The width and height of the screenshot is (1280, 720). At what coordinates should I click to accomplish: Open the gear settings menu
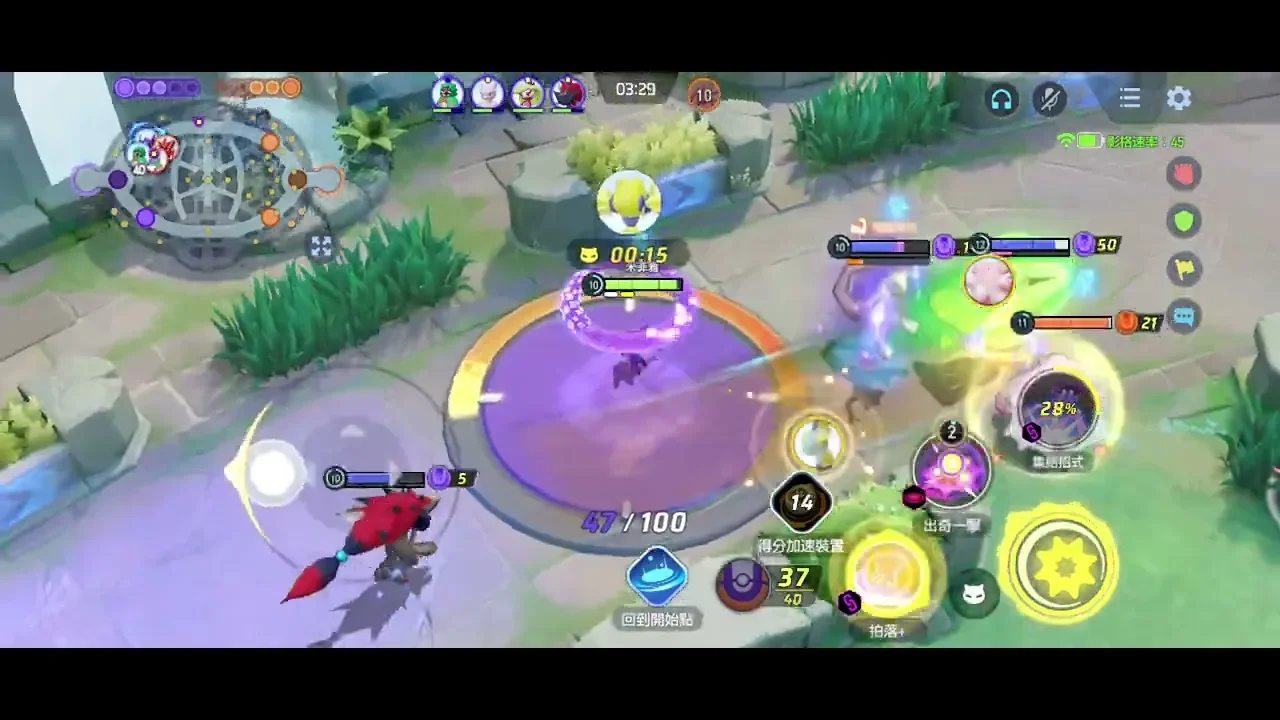[x=1179, y=98]
